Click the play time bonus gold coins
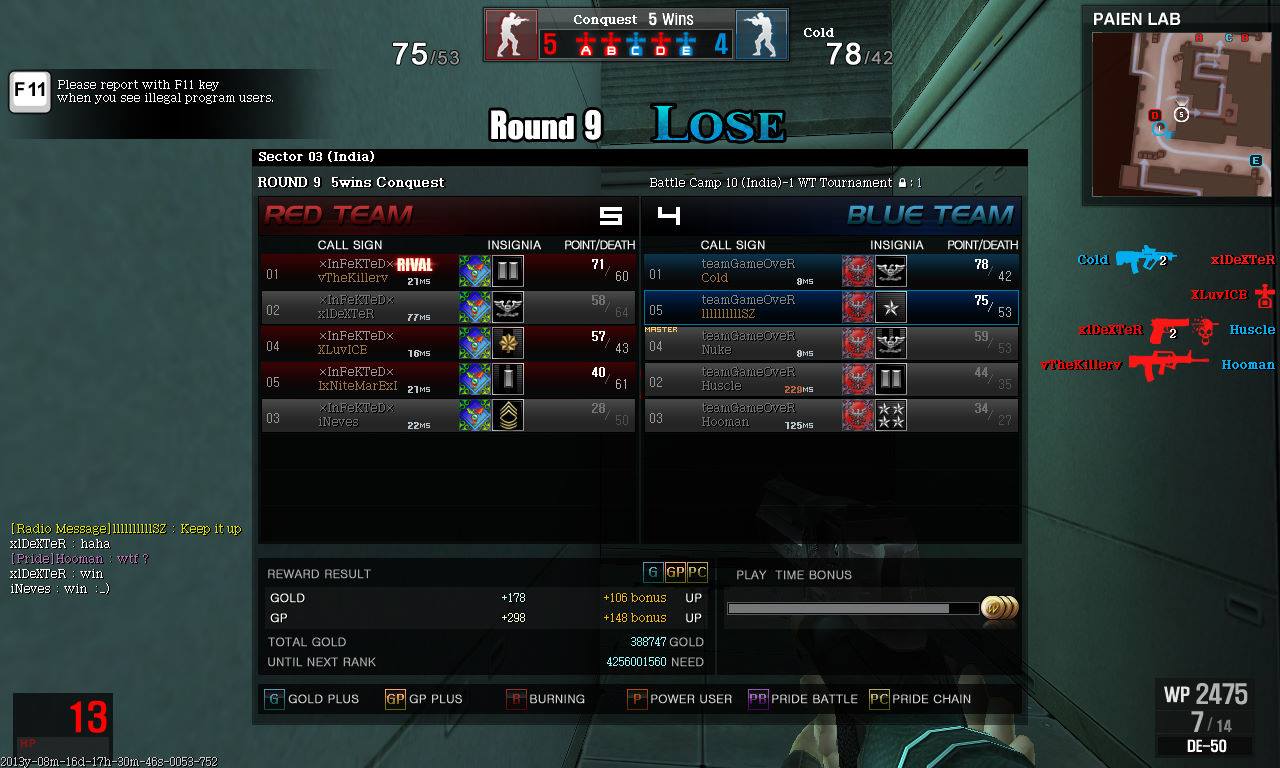1280x768 pixels. 999,608
